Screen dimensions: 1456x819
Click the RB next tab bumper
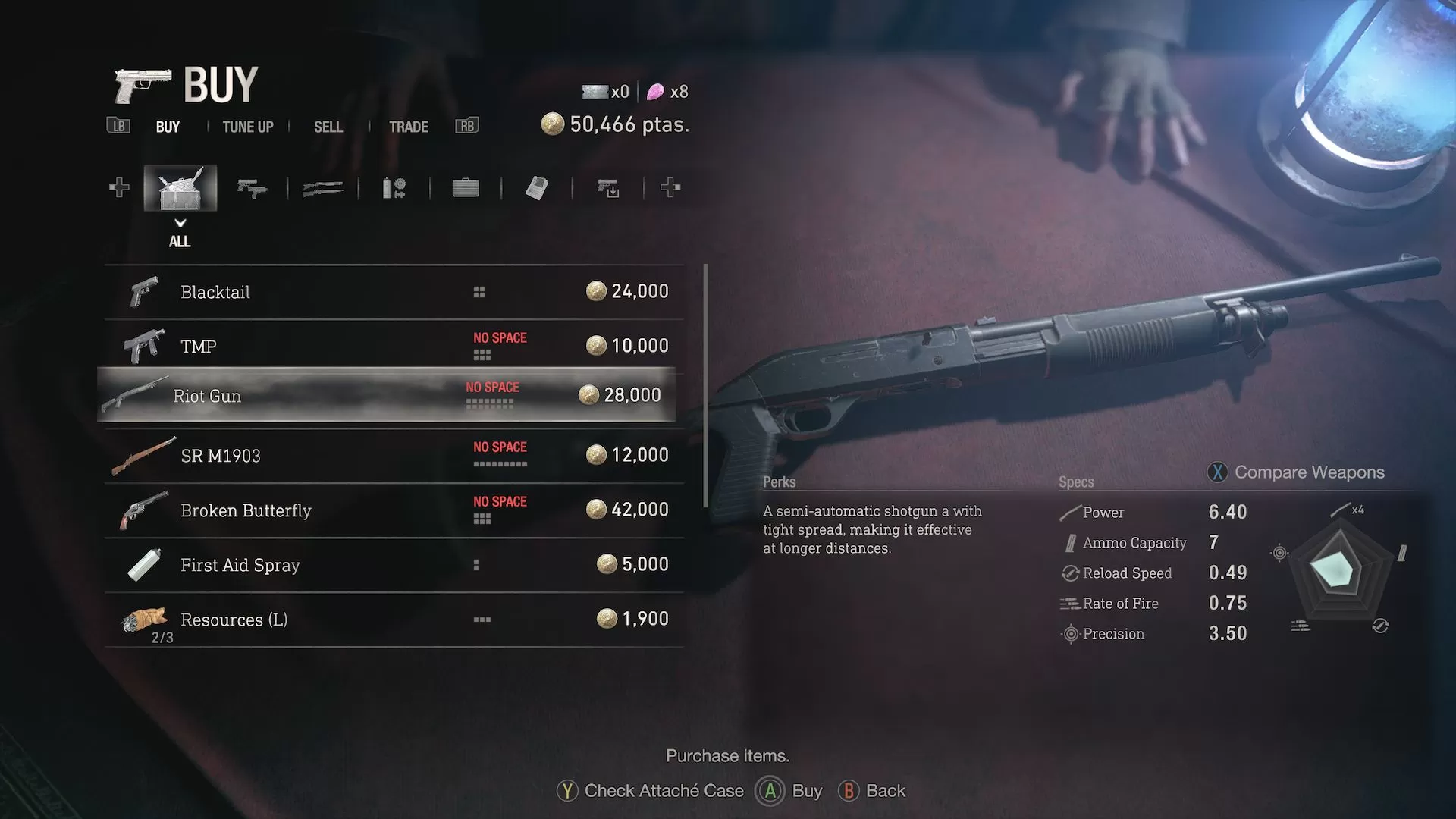466,126
